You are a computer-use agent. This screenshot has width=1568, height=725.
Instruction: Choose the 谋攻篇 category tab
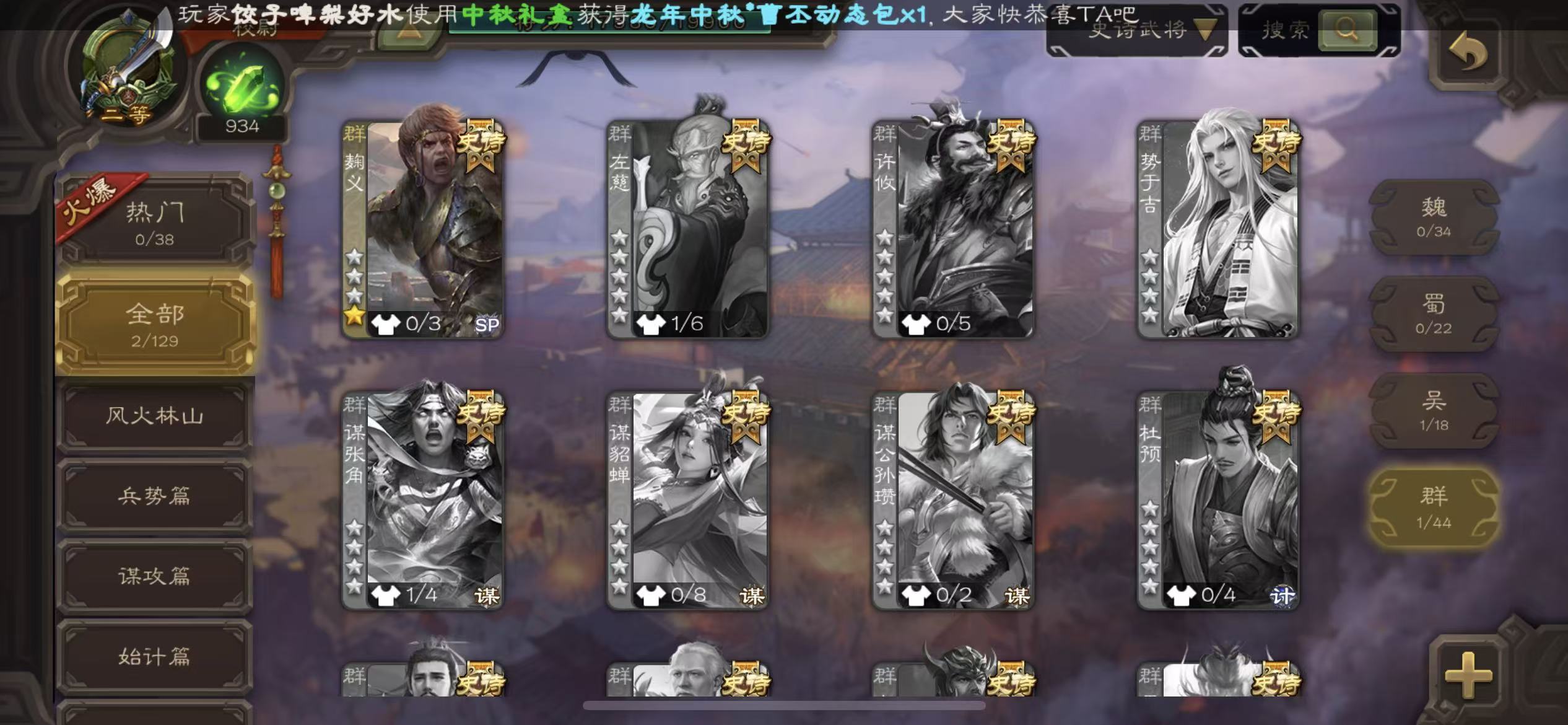[155, 576]
